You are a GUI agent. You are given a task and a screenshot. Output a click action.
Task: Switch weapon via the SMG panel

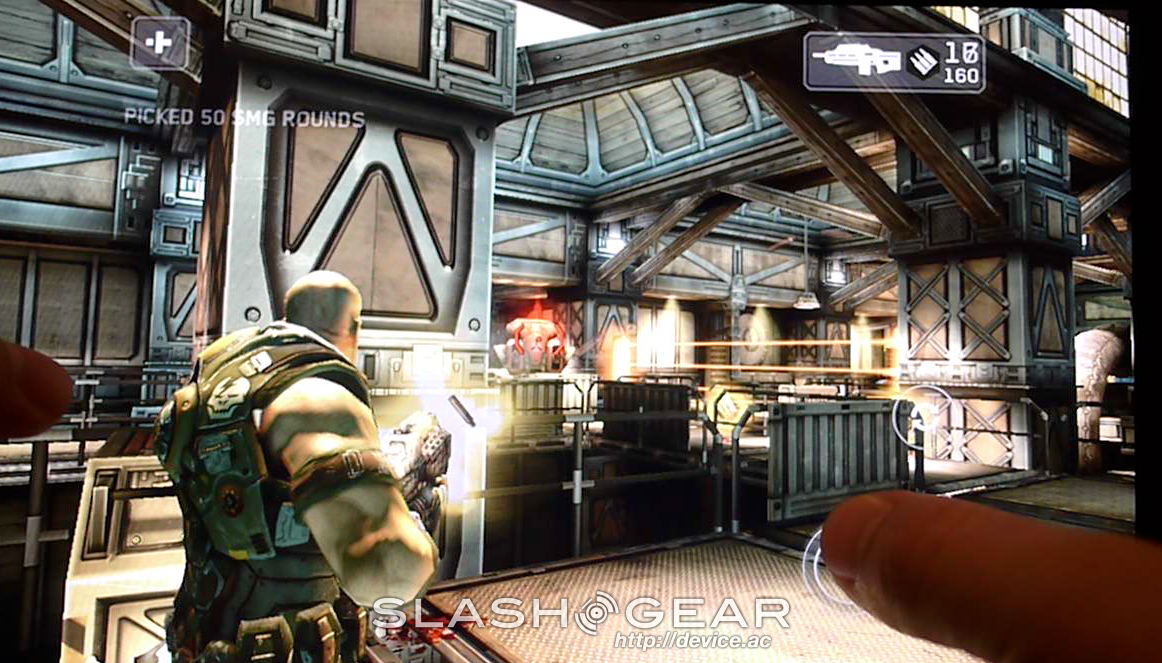pos(893,62)
